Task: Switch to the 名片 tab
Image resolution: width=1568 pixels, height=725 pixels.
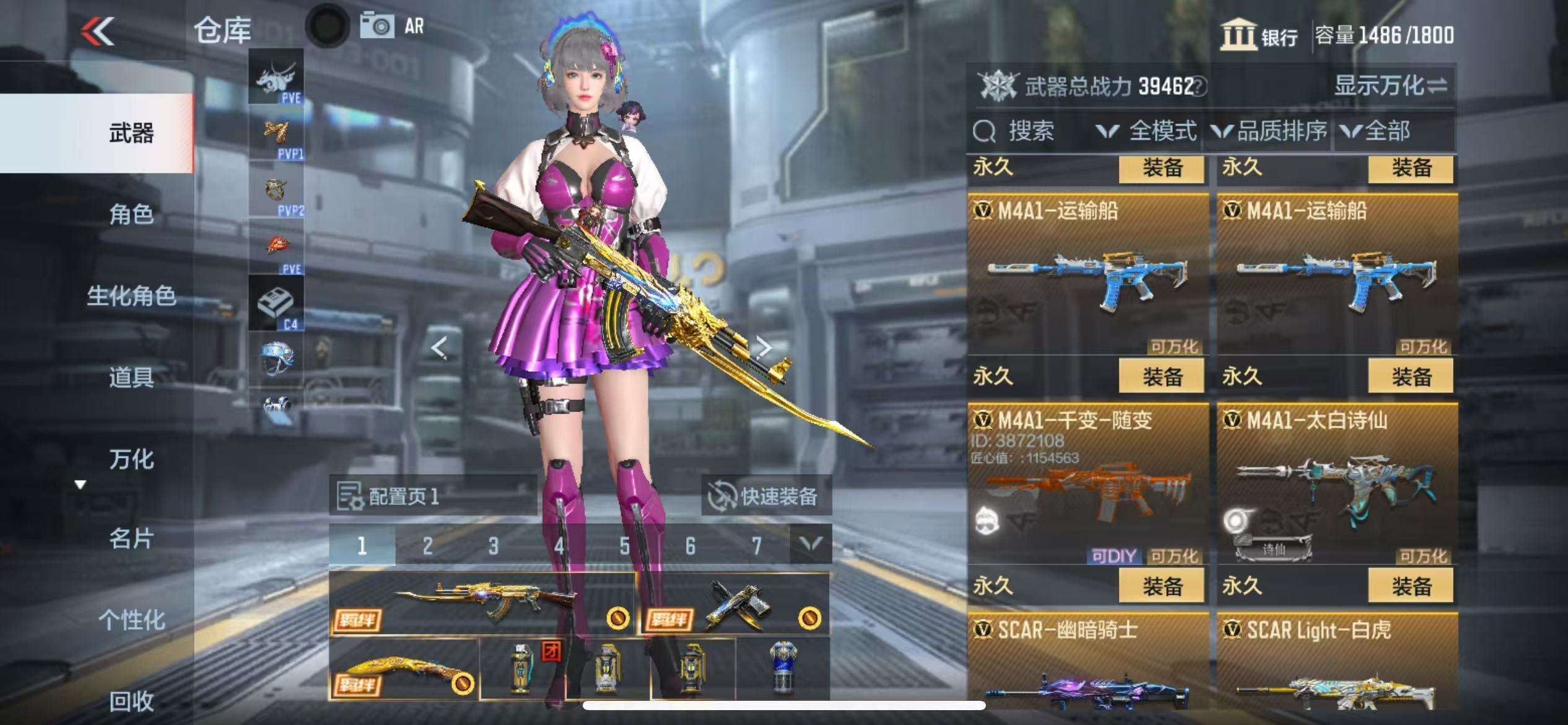Action: pyautogui.click(x=131, y=538)
